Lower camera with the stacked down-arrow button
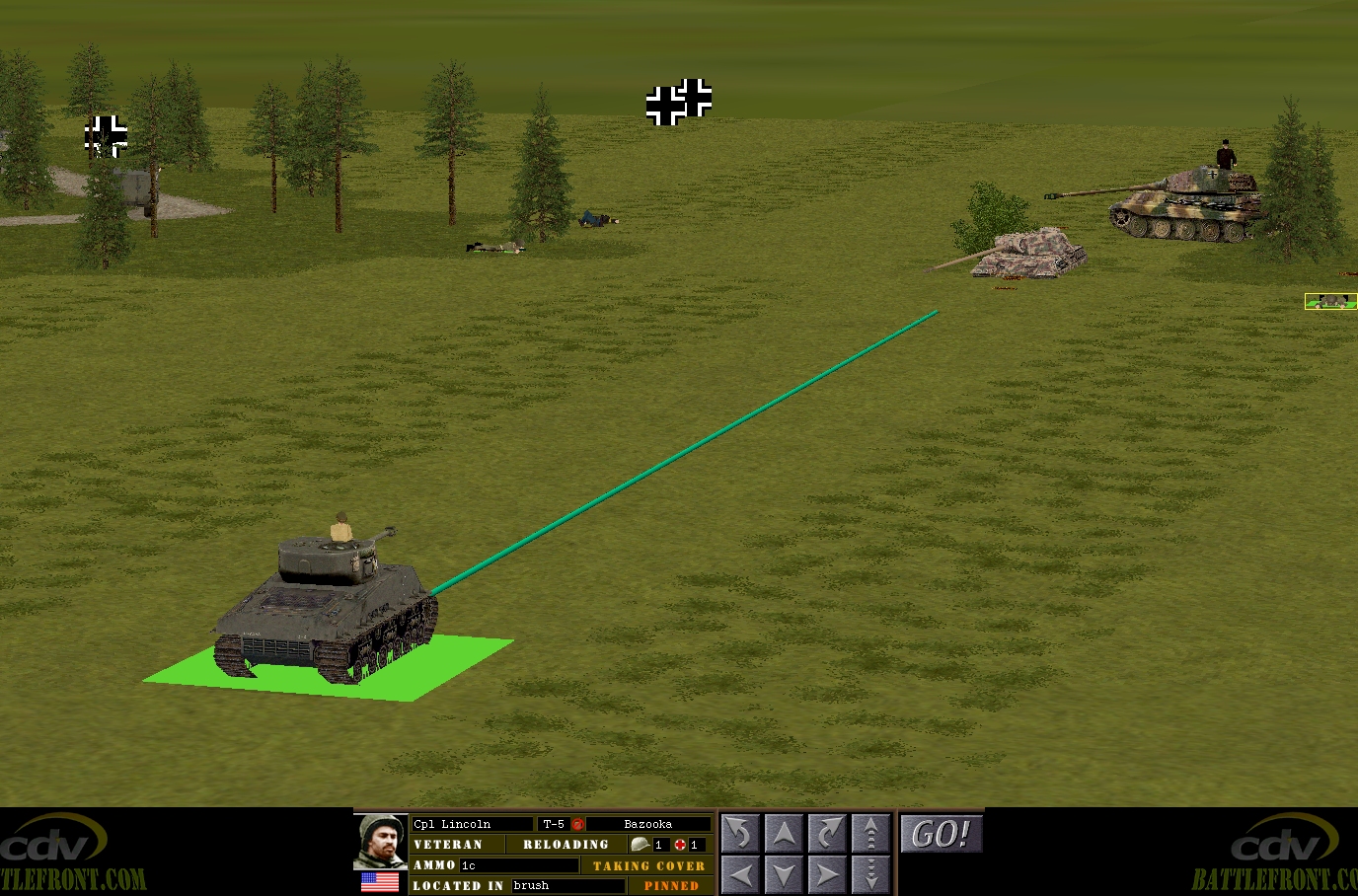The height and width of the screenshot is (896, 1358). point(870,874)
